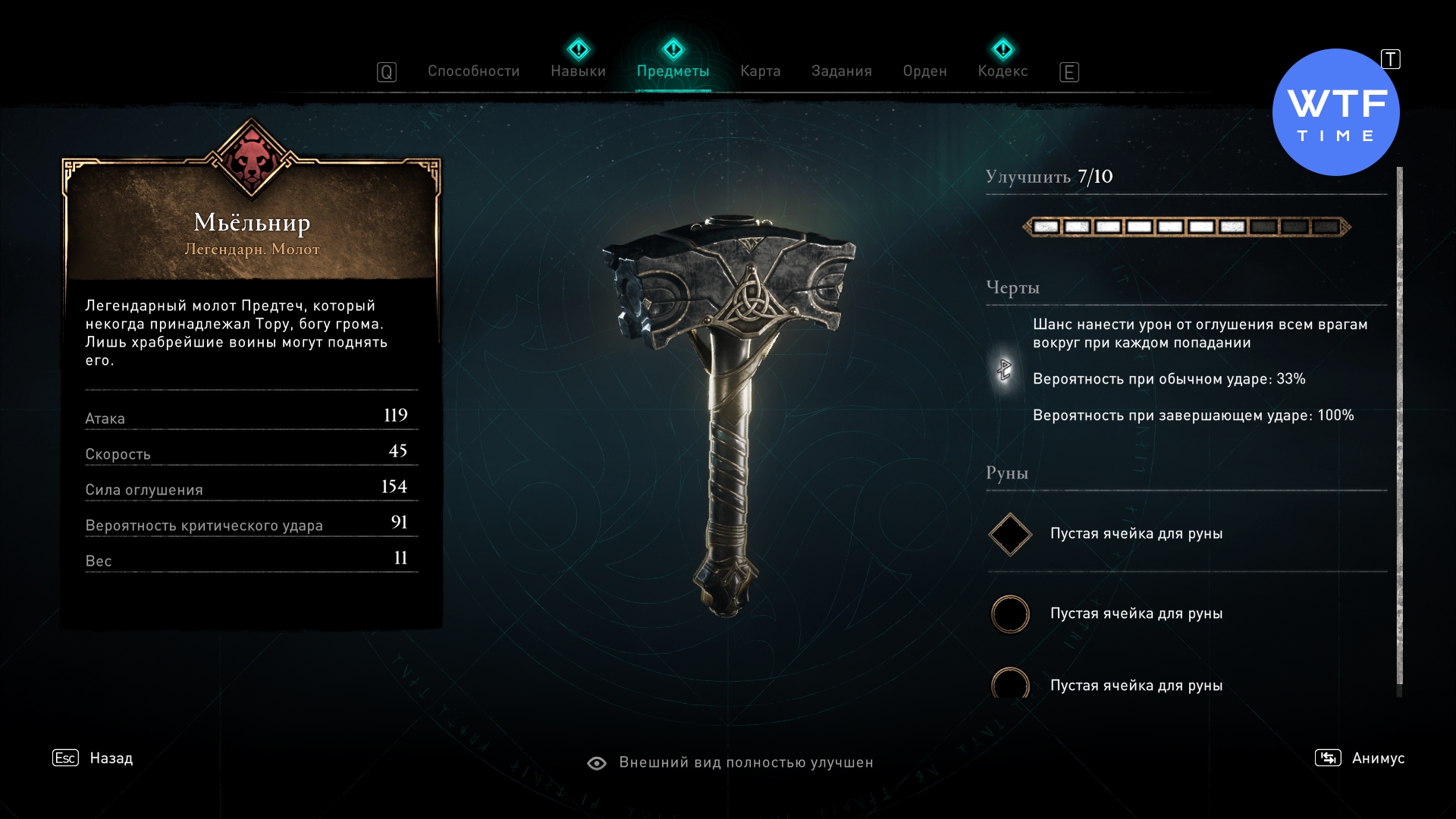Choose the diamond-shaped empty rune slot
Image resolution: width=1456 pixels, height=819 pixels.
coord(1010,535)
